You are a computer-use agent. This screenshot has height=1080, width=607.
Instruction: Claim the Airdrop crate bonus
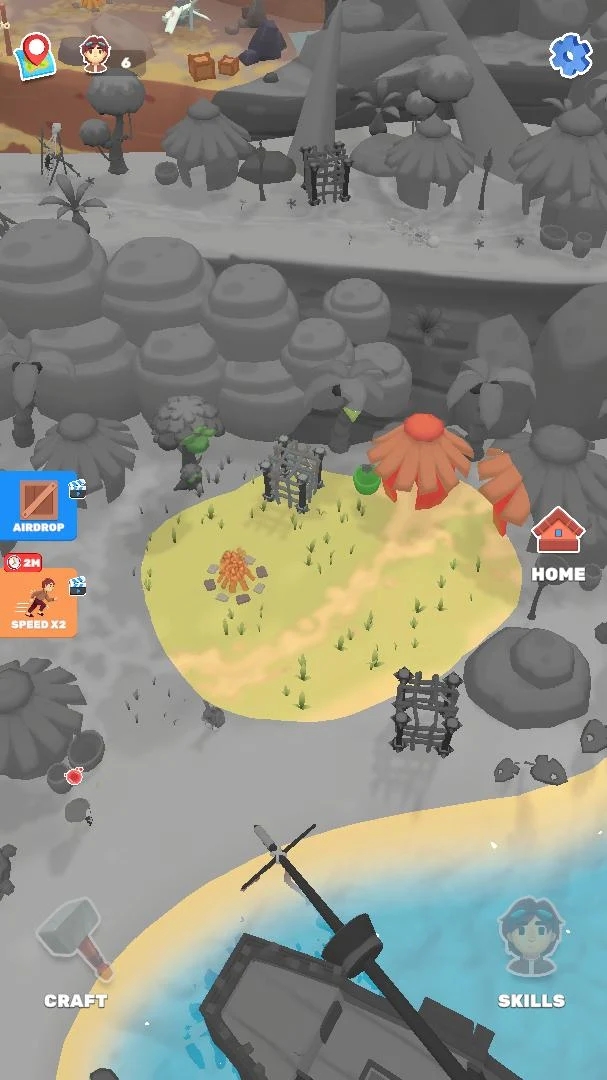(x=39, y=506)
